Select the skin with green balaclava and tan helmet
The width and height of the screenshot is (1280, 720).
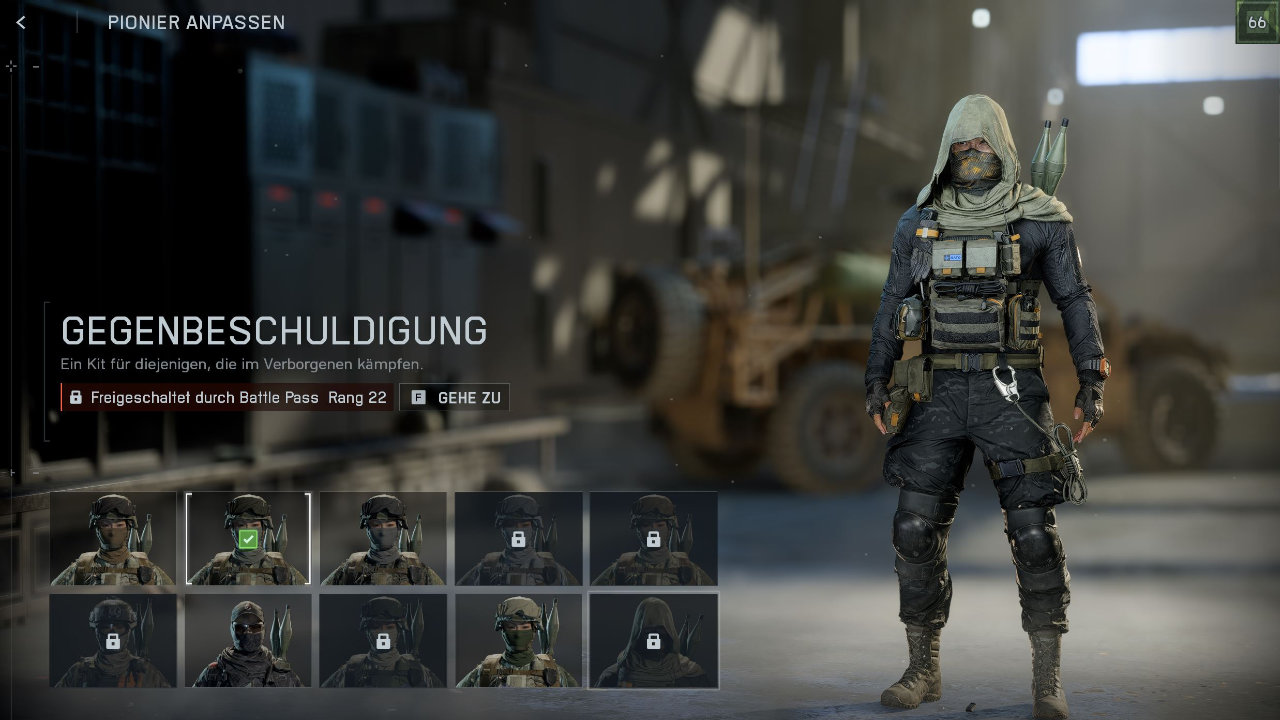click(x=518, y=640)
